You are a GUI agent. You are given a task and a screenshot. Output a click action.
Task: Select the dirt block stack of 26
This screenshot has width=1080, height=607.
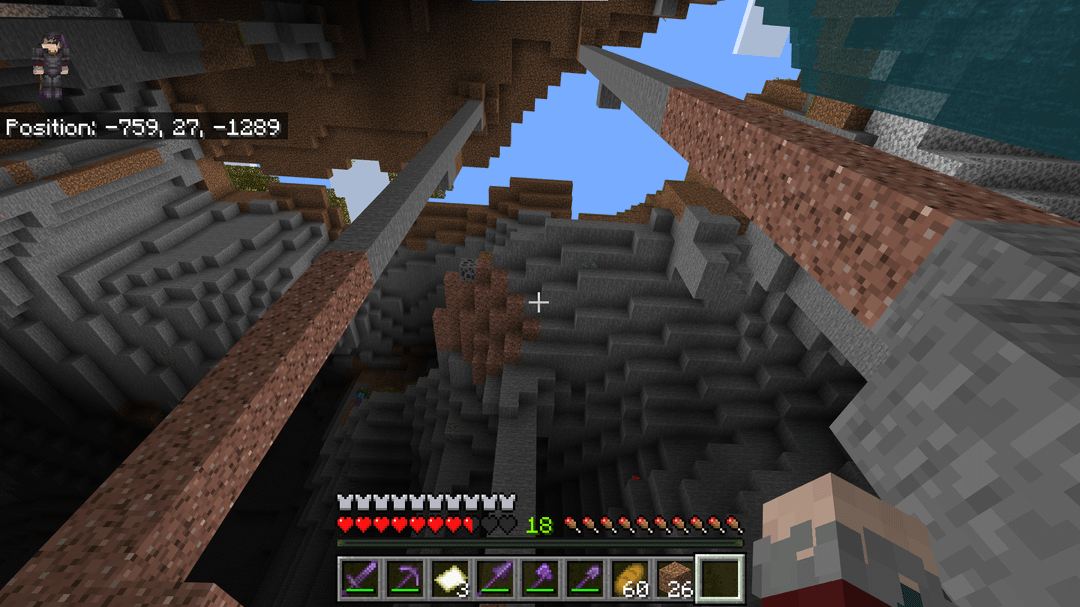point(675,579)
